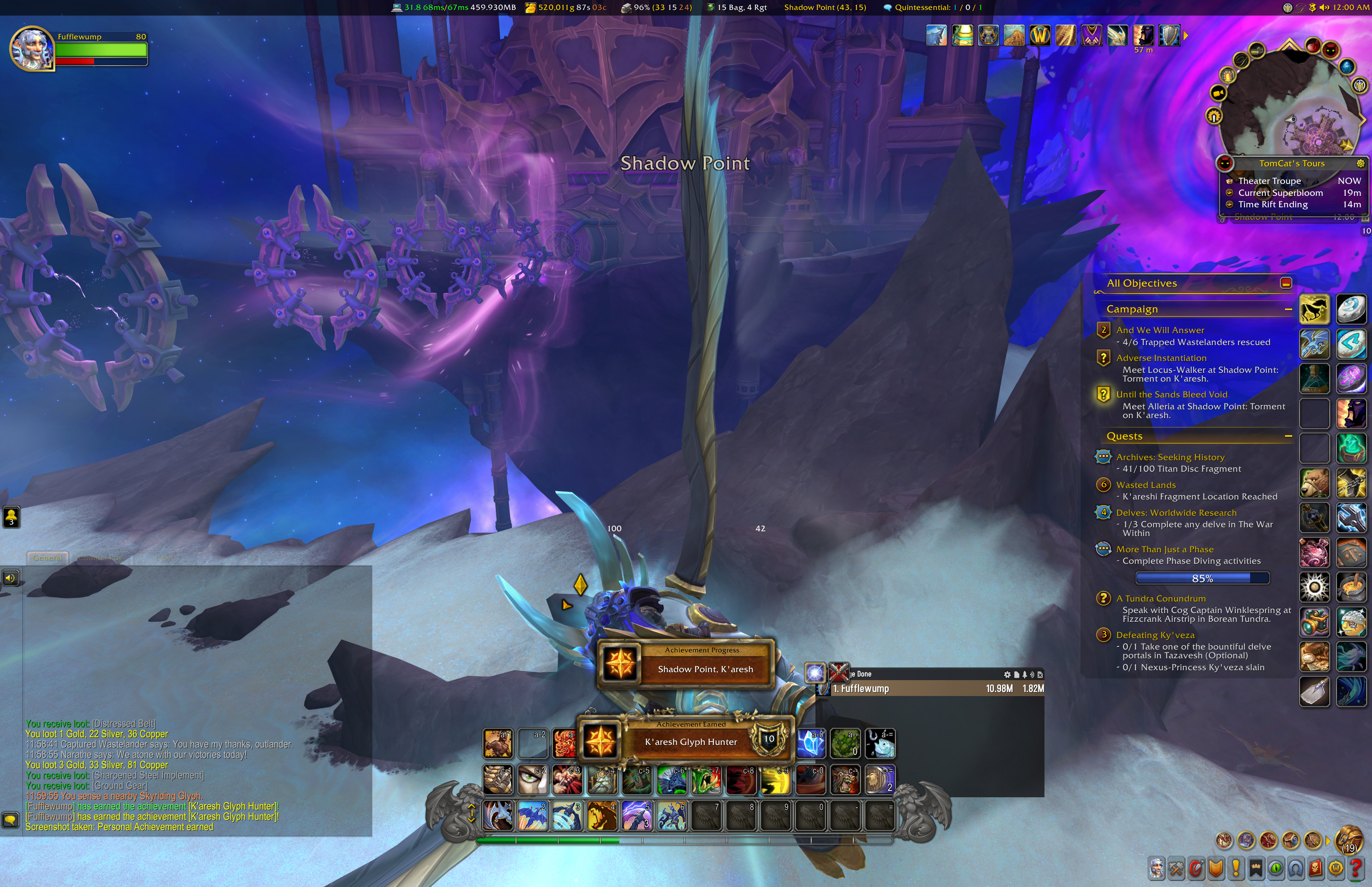This screenshot has width=1372, height=887.
Task: Open the Professions crossed-hammers micro button
Action: click(x=1175, y=868)
